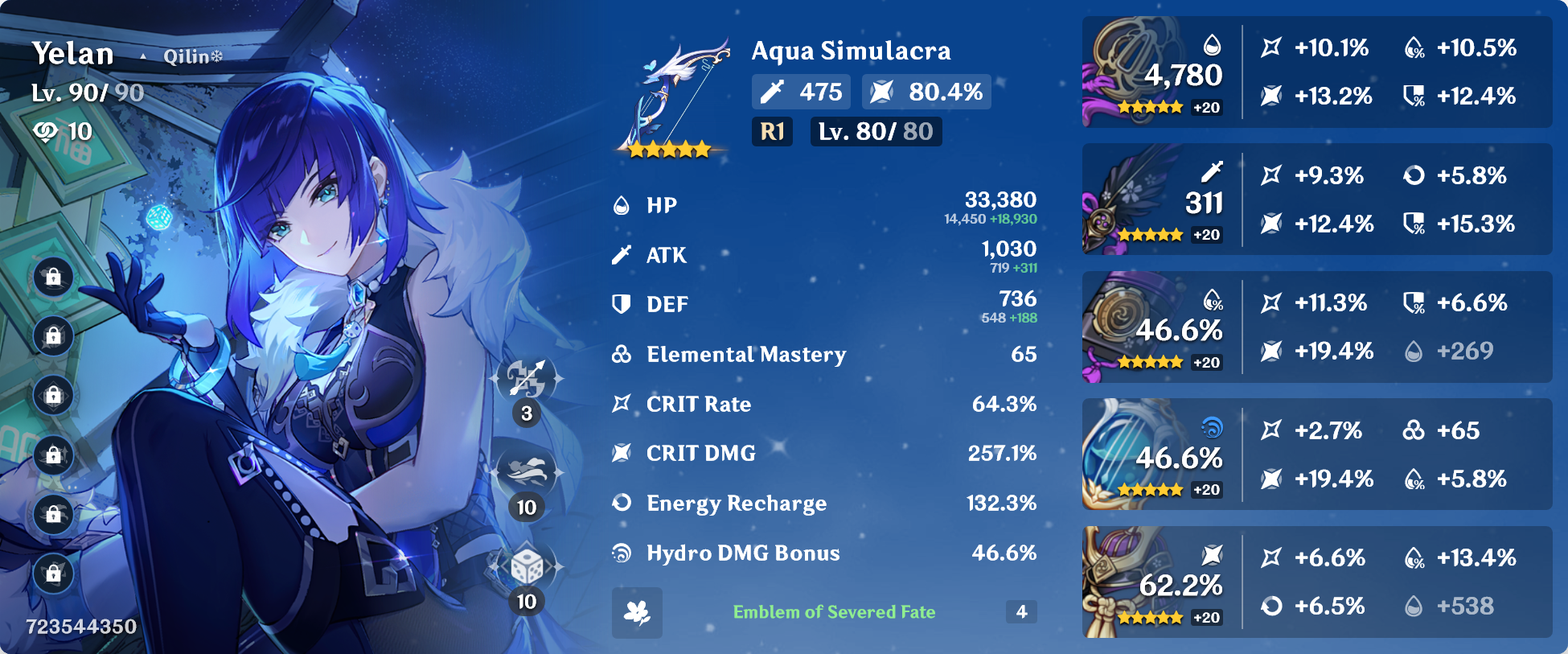Expand the ATK 1,030 stat details
This screenshot has width=1568, height=654.
(1008, 249)
